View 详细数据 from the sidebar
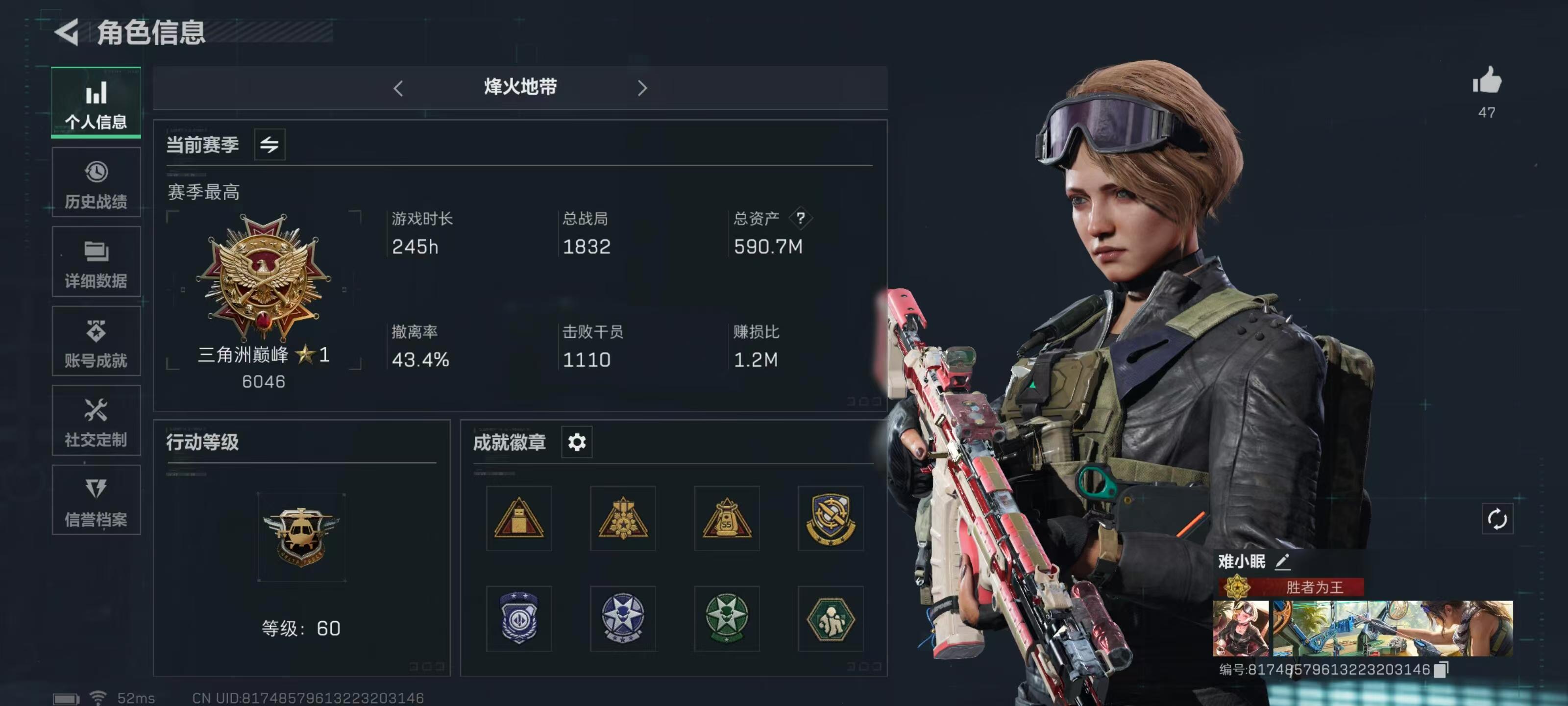Image resolution: width=1568 pixels, height=706 pixels. pos(96,262)
